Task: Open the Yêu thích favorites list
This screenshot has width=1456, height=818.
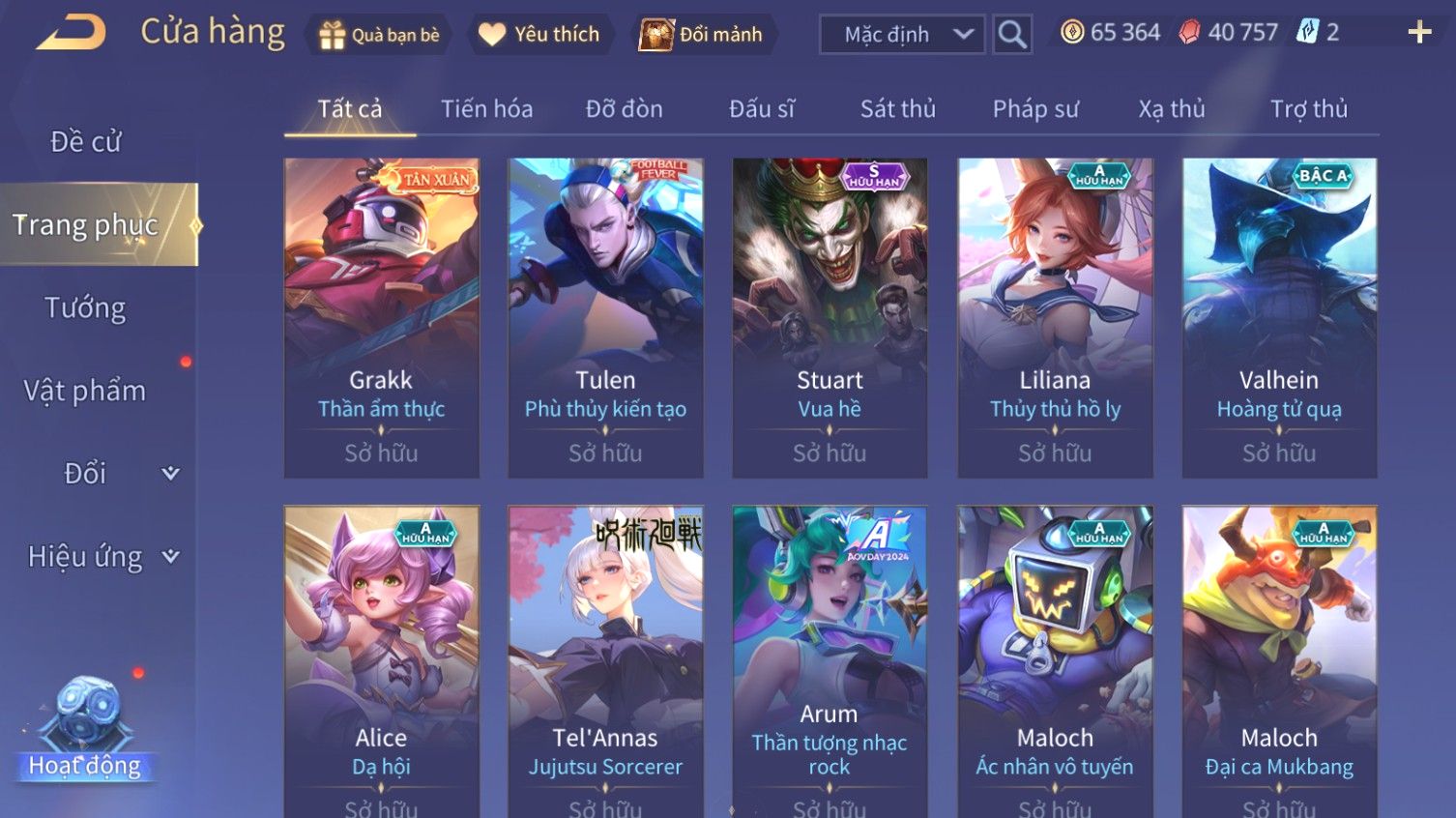Action: tap(540, 35)
